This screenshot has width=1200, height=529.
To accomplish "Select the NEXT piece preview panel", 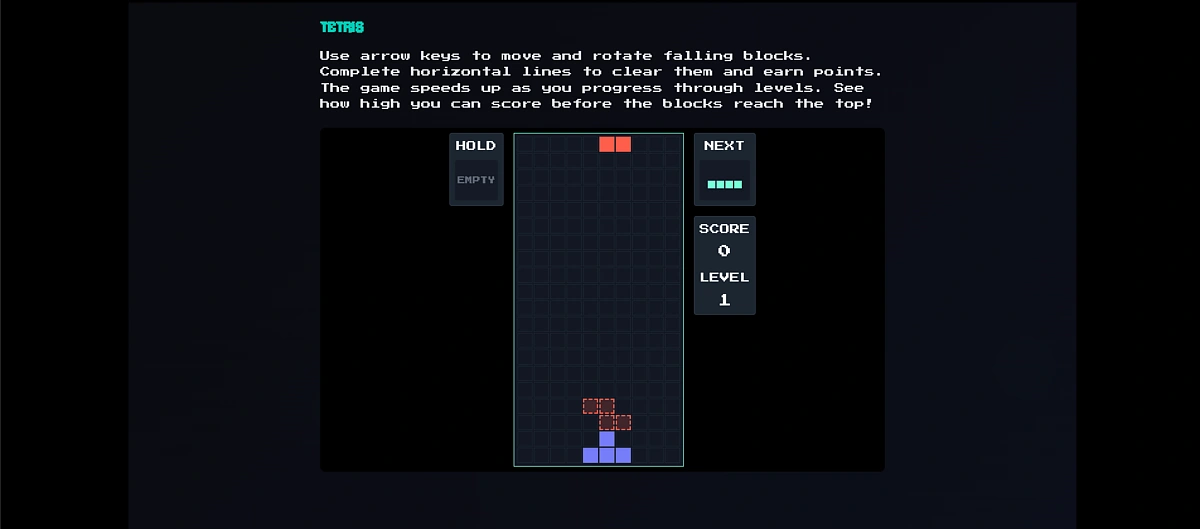I will 724,169.
